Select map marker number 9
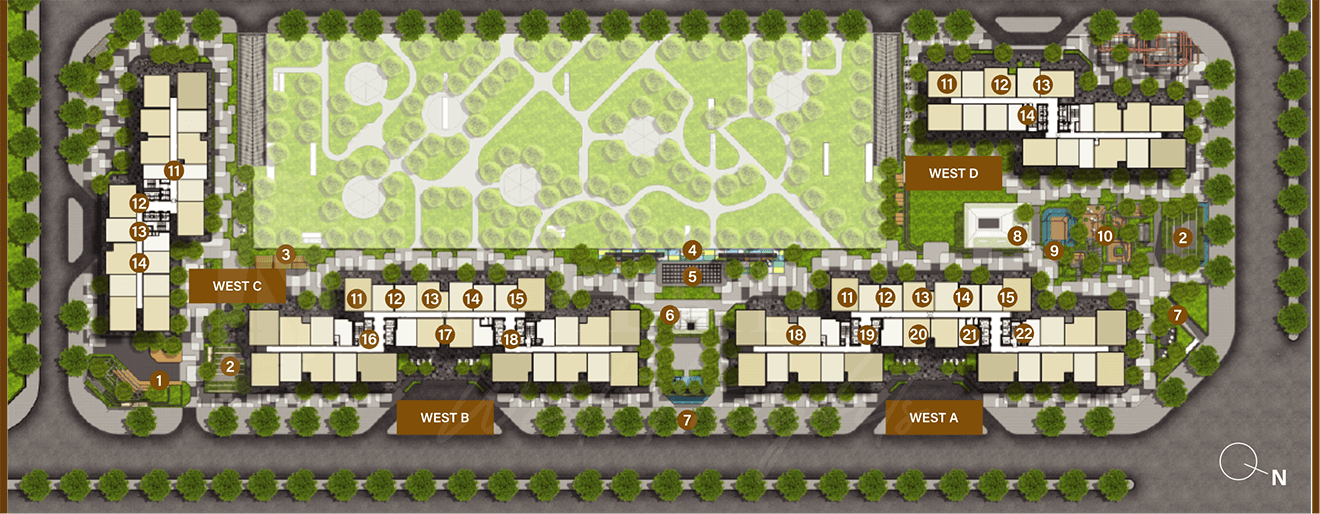This screenshot has width=1320, height=514. pyautogui.click(x=1053, y=250)
